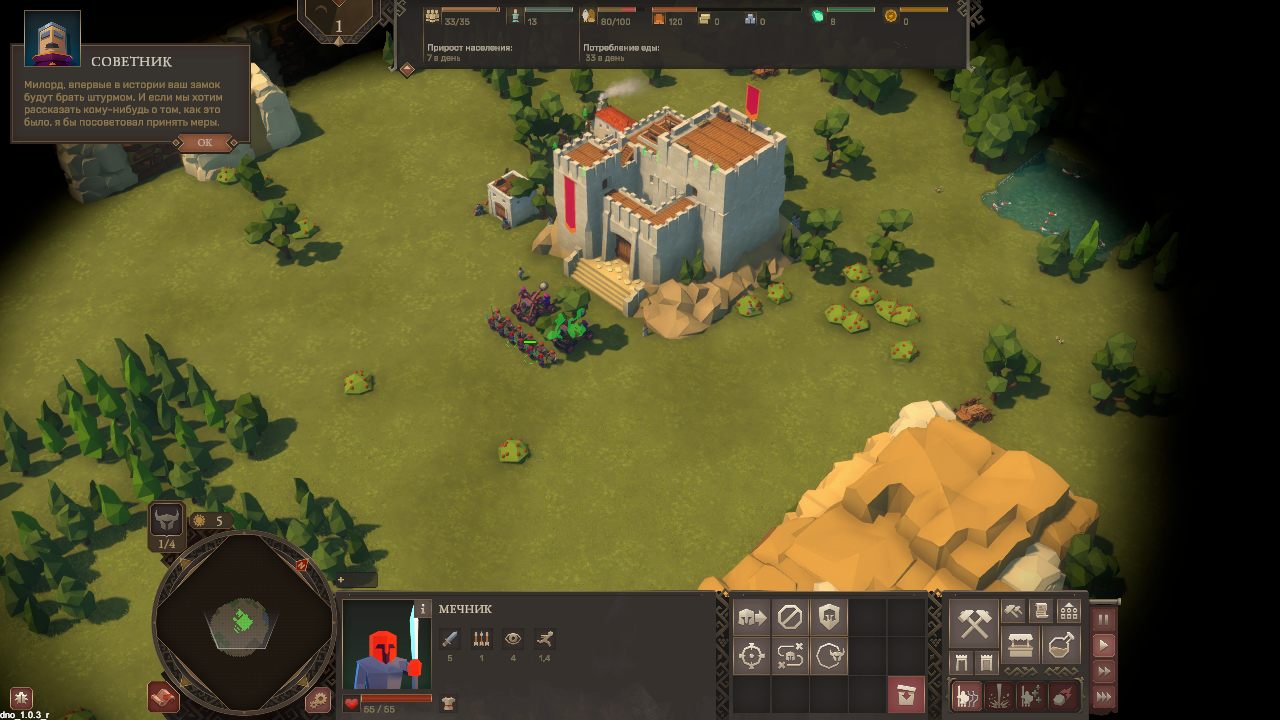
Task: Open the red map scroll button
Action: click(x=163, y=696)
